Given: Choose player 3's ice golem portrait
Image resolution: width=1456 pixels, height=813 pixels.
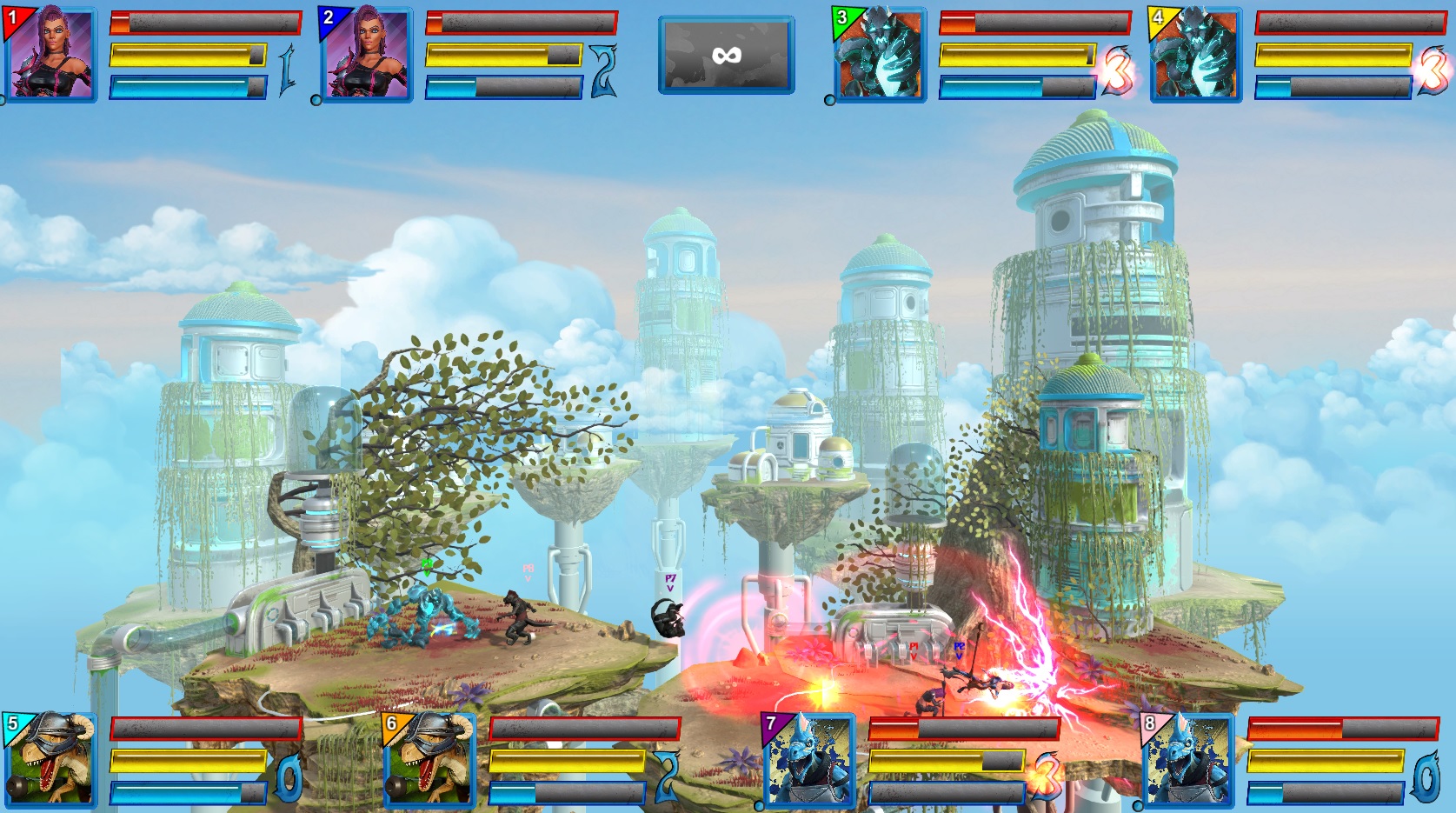Looking at the screenshot, I should (x=881, y=54).
